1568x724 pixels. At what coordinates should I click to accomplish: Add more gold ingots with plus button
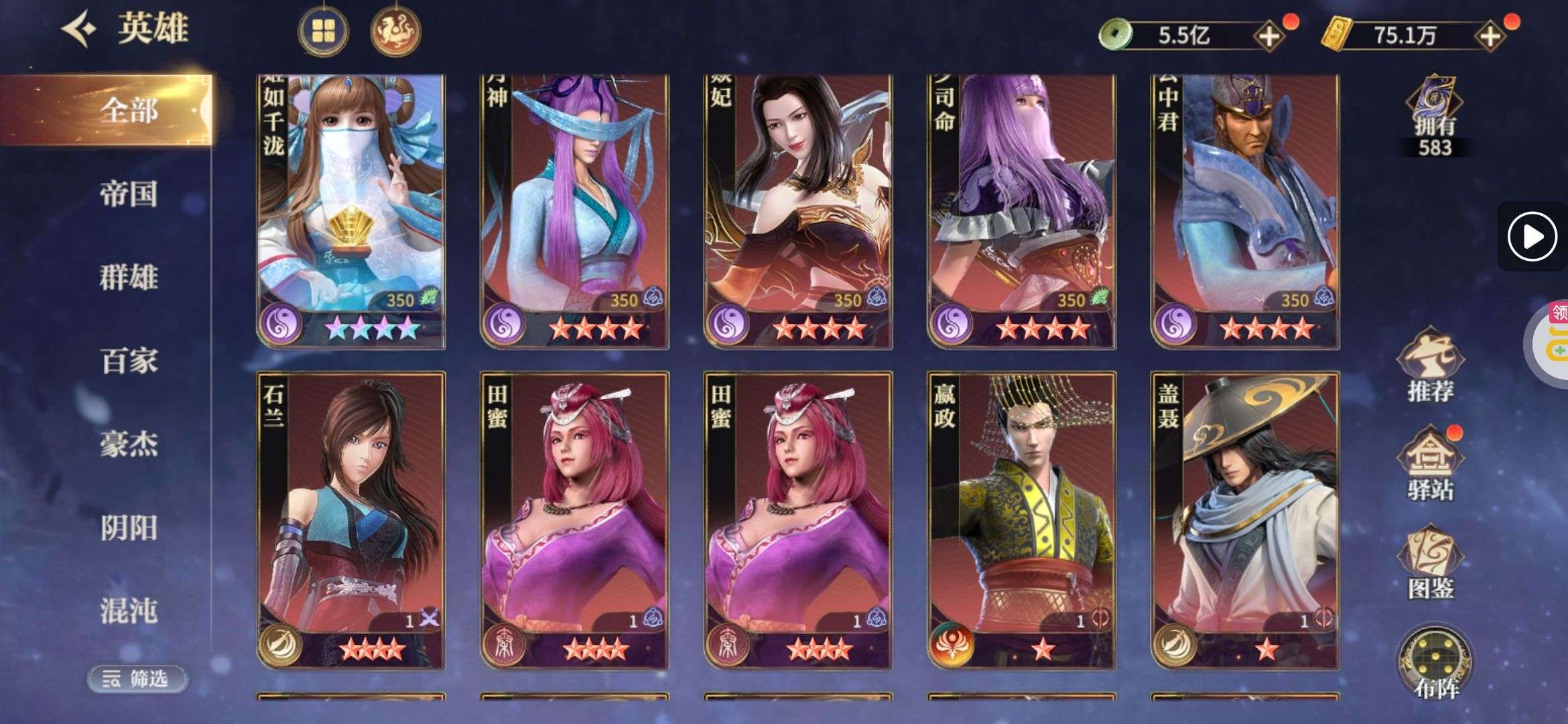click(1490, 36)
